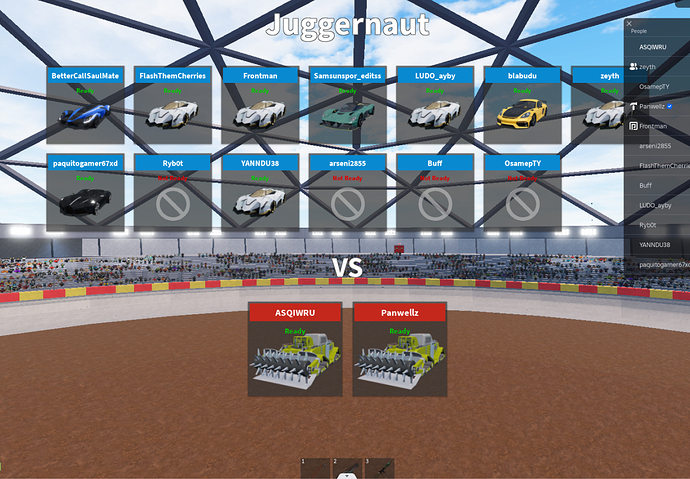Select the biabudu yellow car card
Image resolution: width=690 pixels, height=479 pixels.
pyautogui.click(x=522, y=106)
